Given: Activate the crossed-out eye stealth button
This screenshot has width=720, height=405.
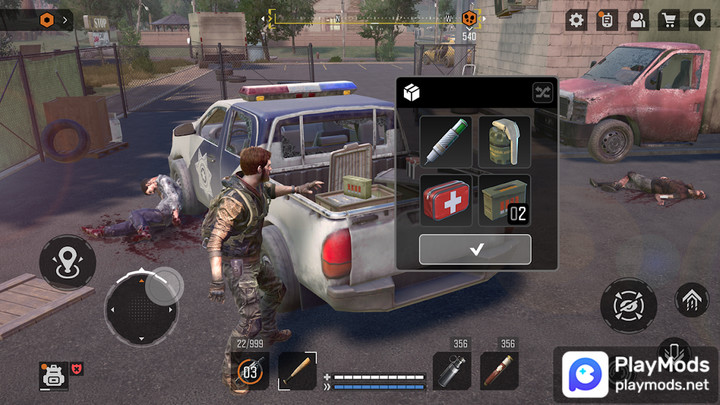Looking at the screenshot, I should (629, 306).
